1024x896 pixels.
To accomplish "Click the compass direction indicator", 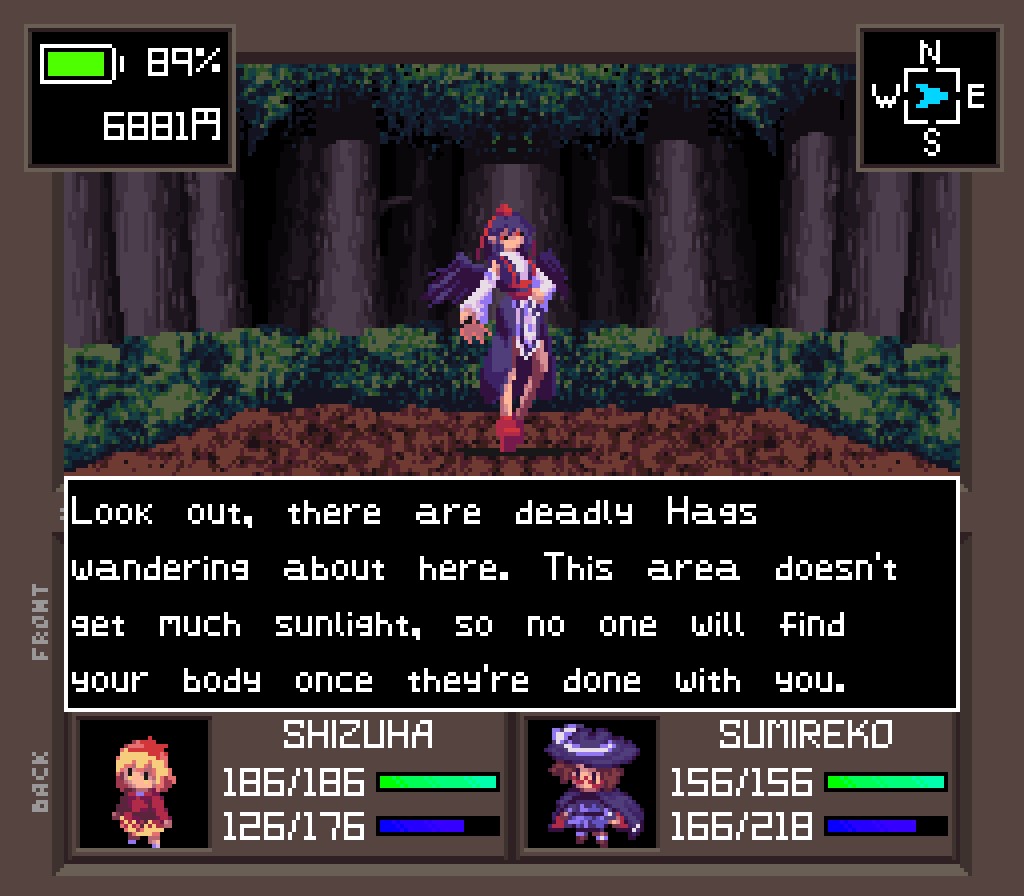I will [930, 96].
